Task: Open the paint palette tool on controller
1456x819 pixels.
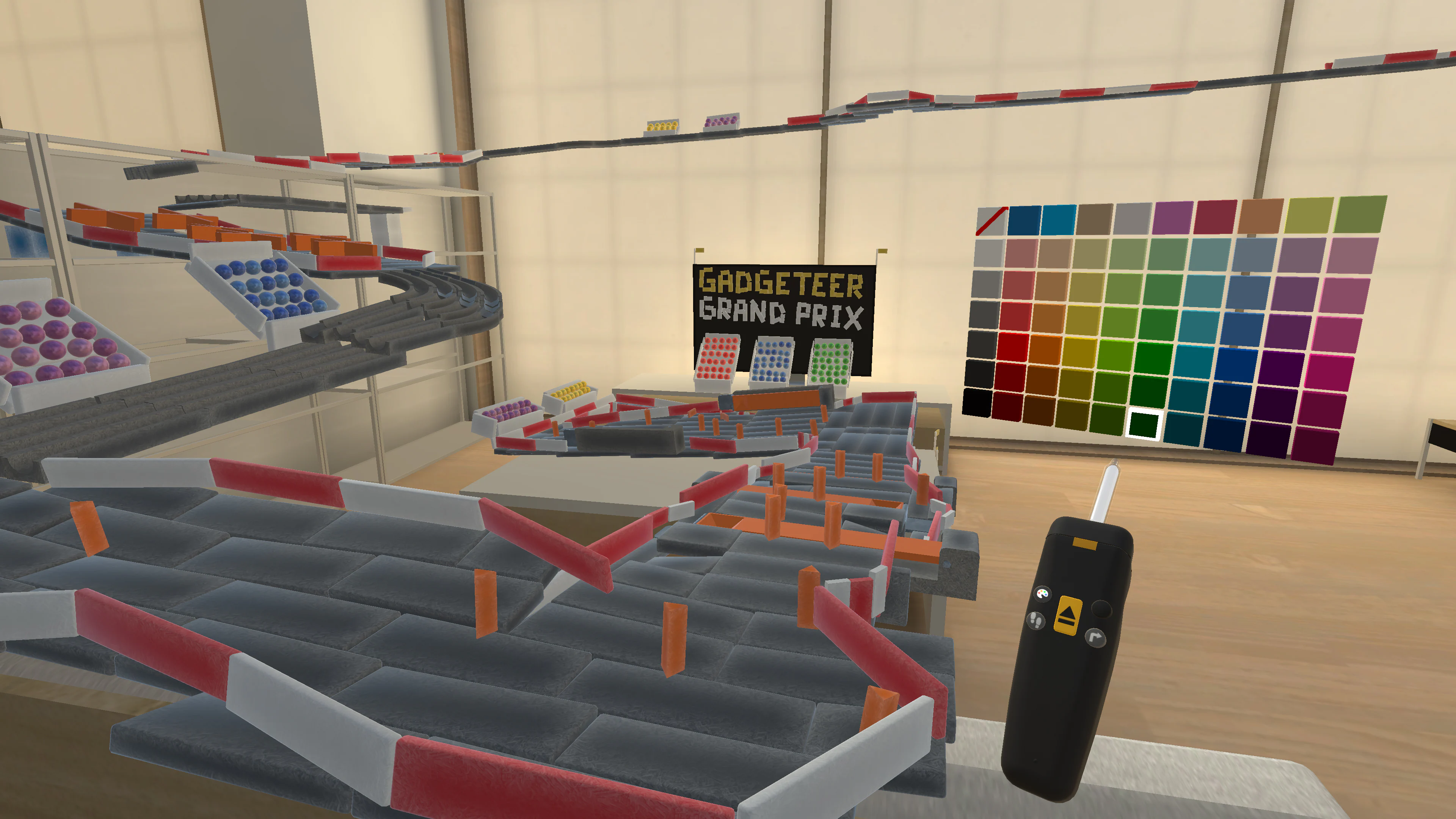Action: point(1042,593)
